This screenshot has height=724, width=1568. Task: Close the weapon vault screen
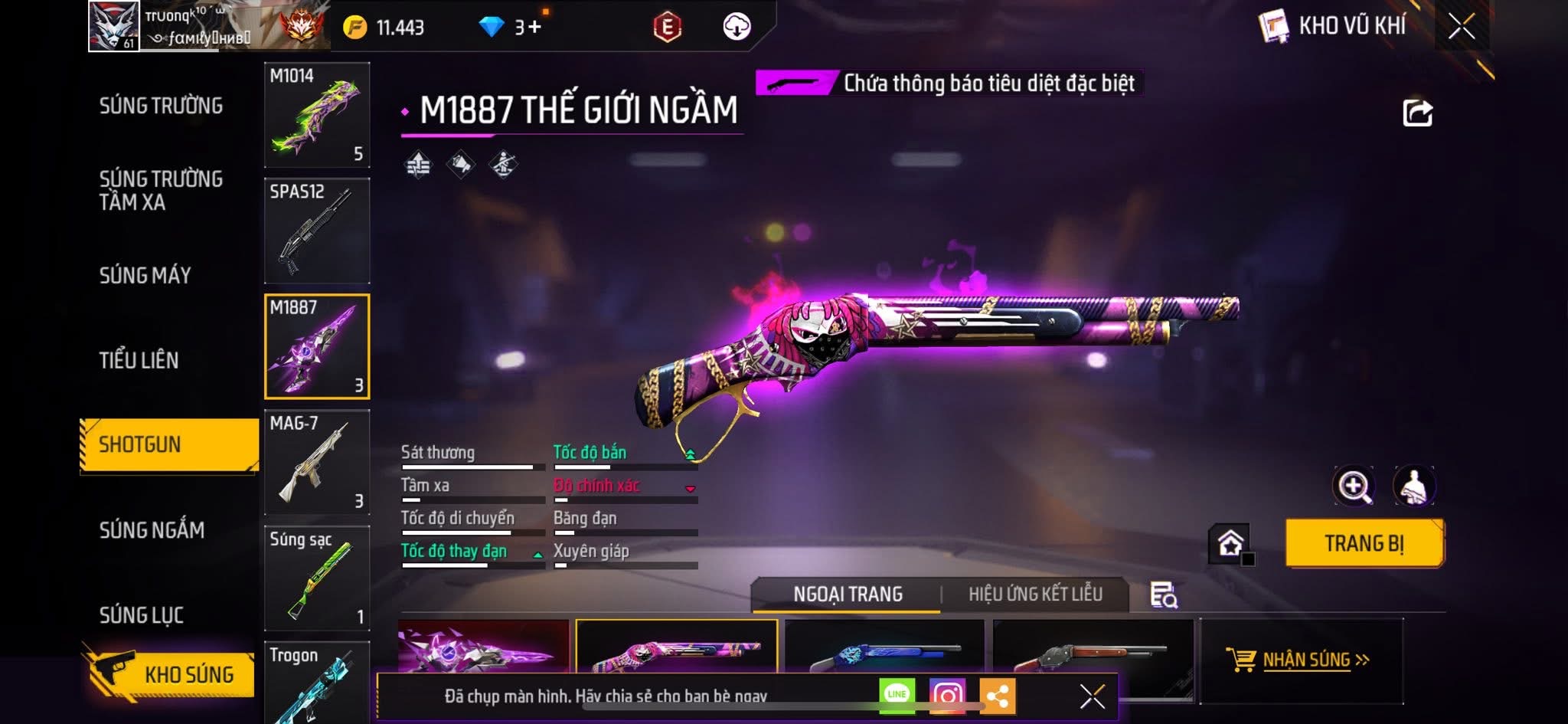click(1461, 28)
